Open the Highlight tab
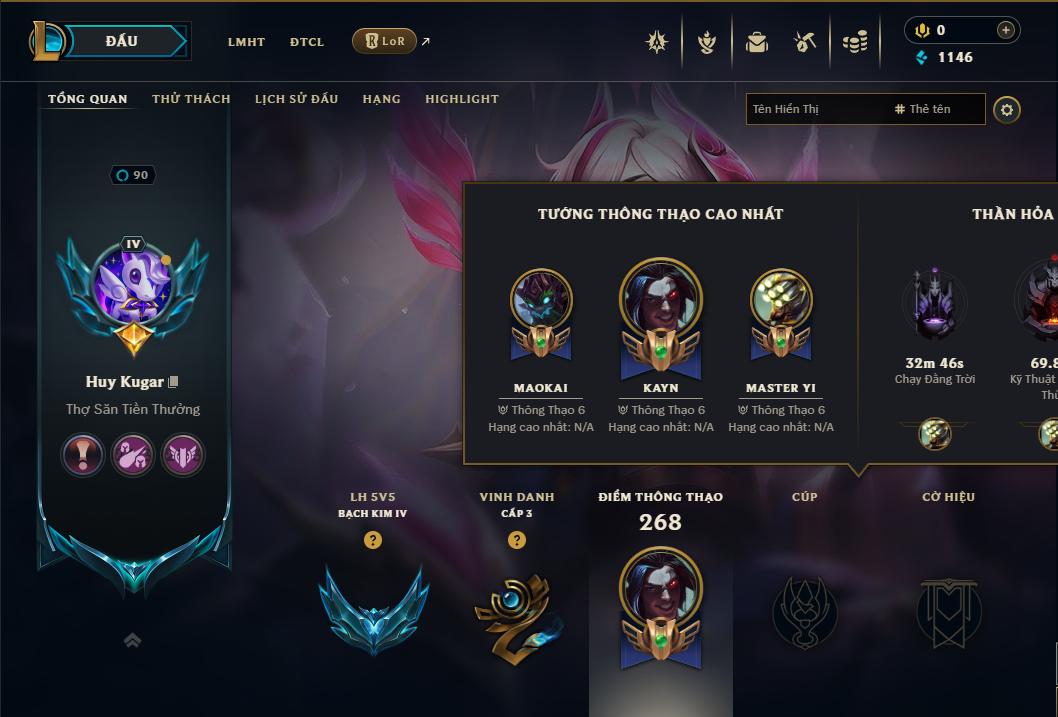 [x=461, y=99]
